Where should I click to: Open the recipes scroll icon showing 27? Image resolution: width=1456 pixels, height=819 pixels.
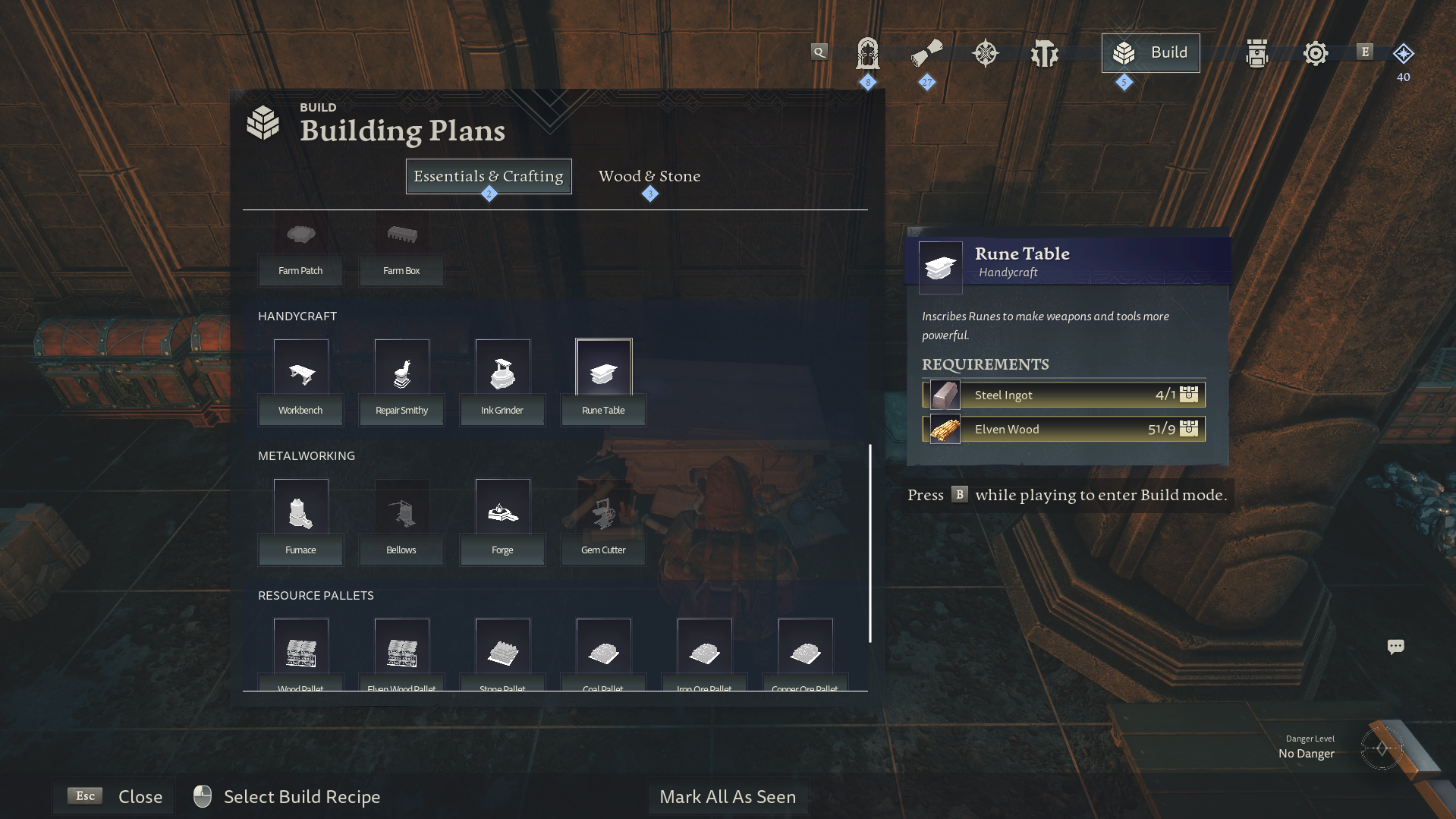click(x=926, y=52)
